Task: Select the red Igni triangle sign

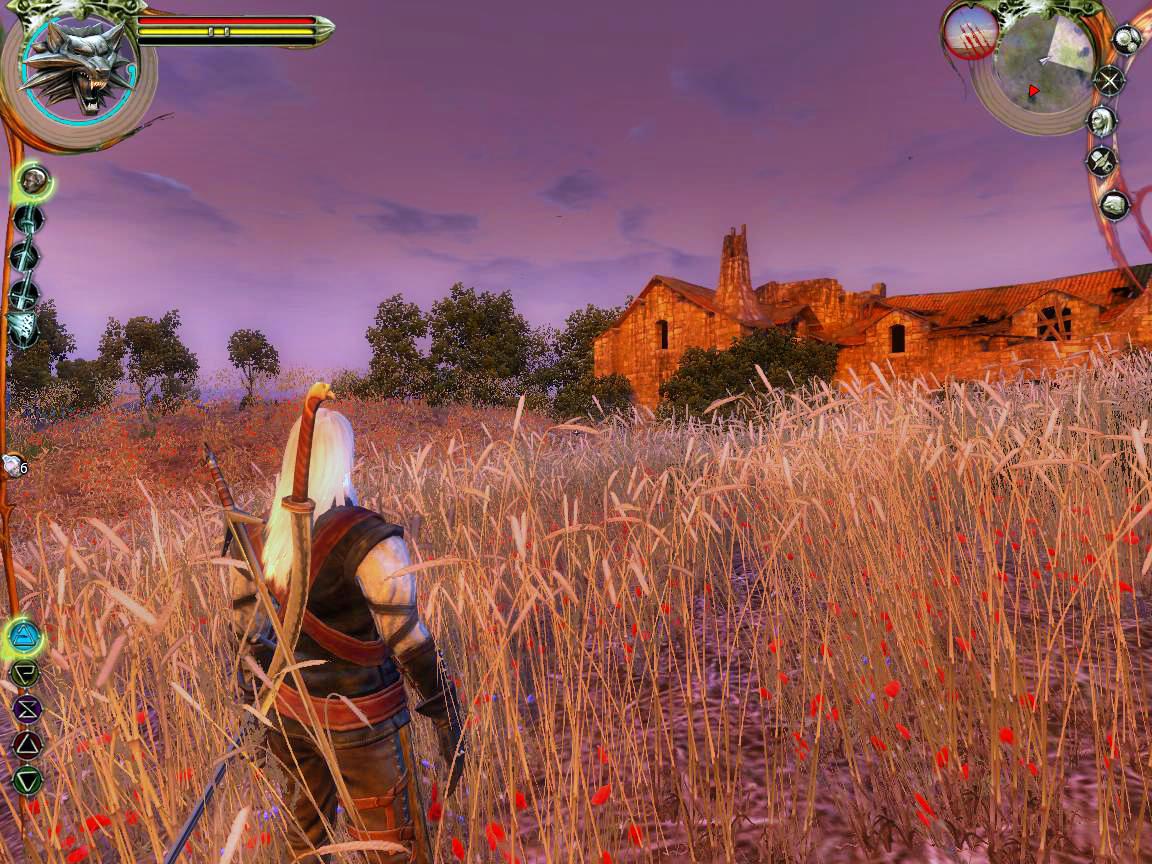Action: pyautogui.click(x=26, y=744)
